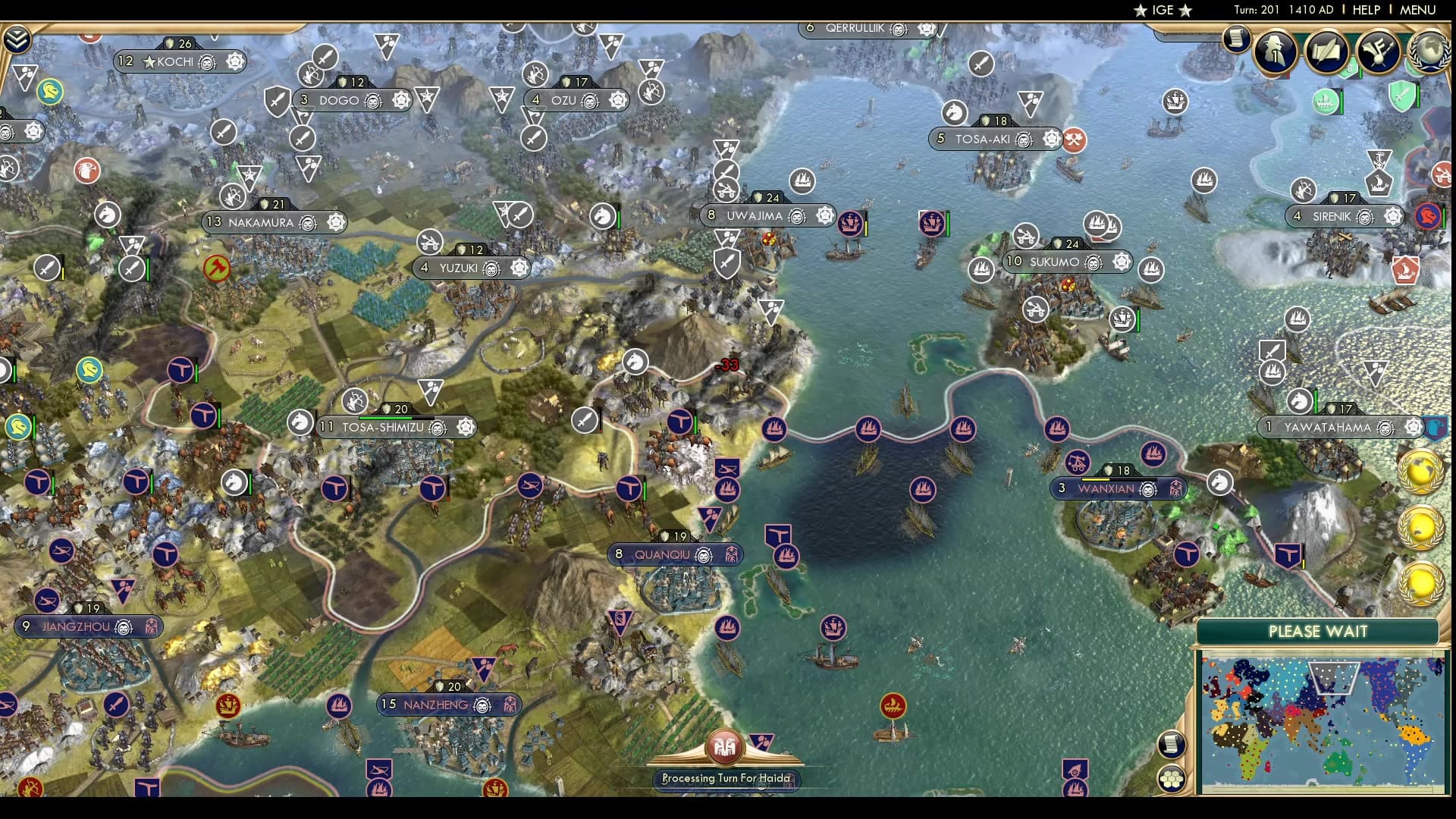Click Kochi's star icon on its city banner
The image size is (1456, 819).
pos(149,62)
